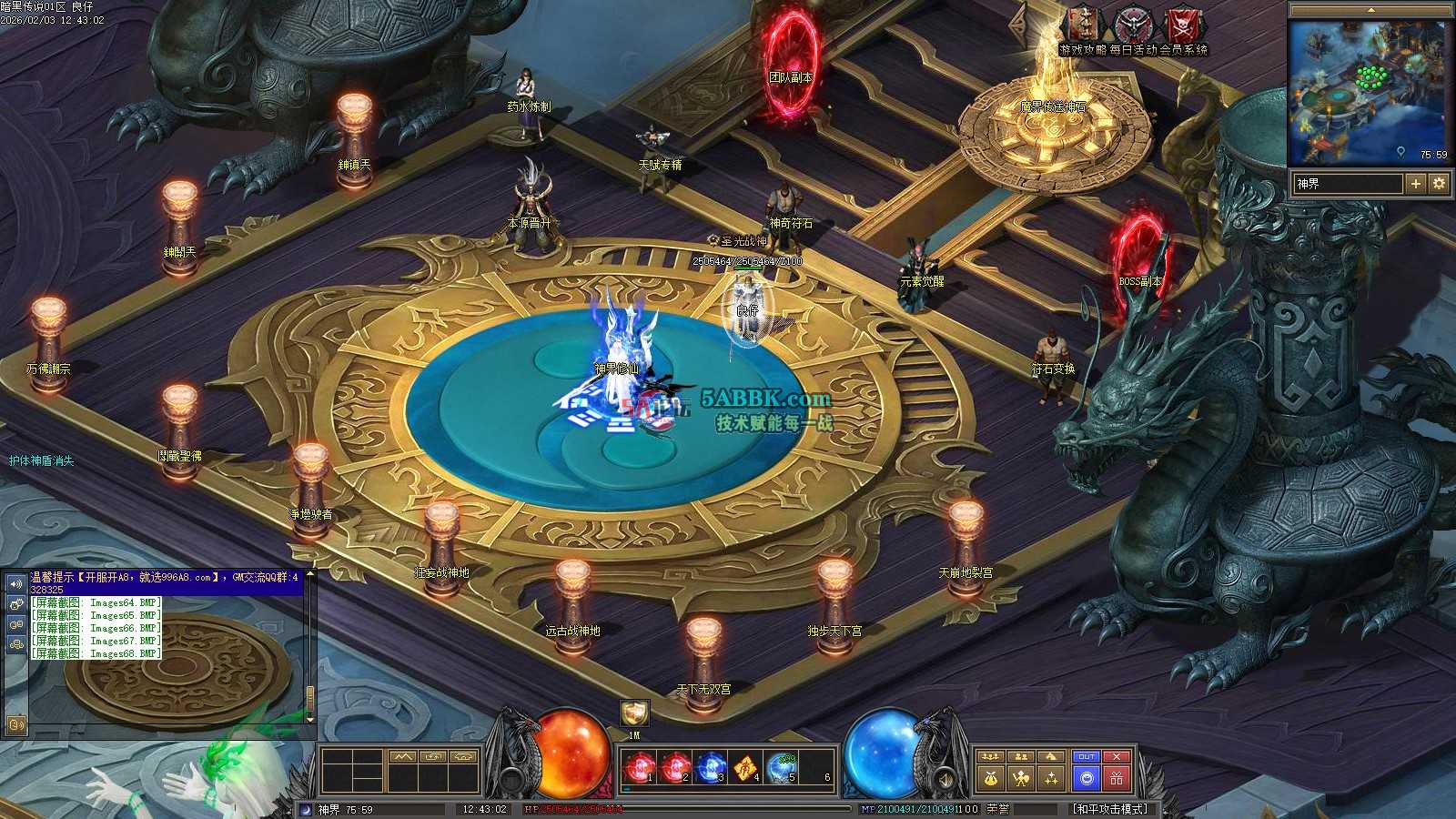Screen dimensions: 1456x819
Task: Click the minimap of 神界
Action: point(1370,93)
